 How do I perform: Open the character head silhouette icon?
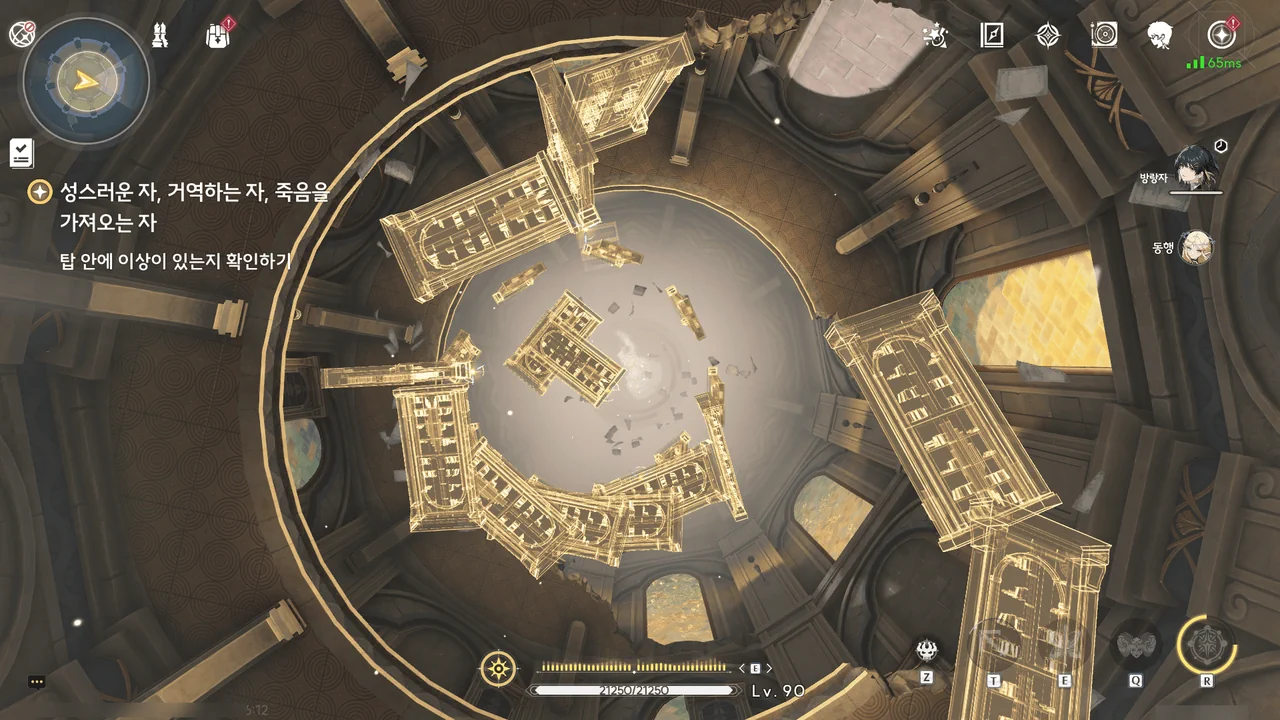[1160, 36]
